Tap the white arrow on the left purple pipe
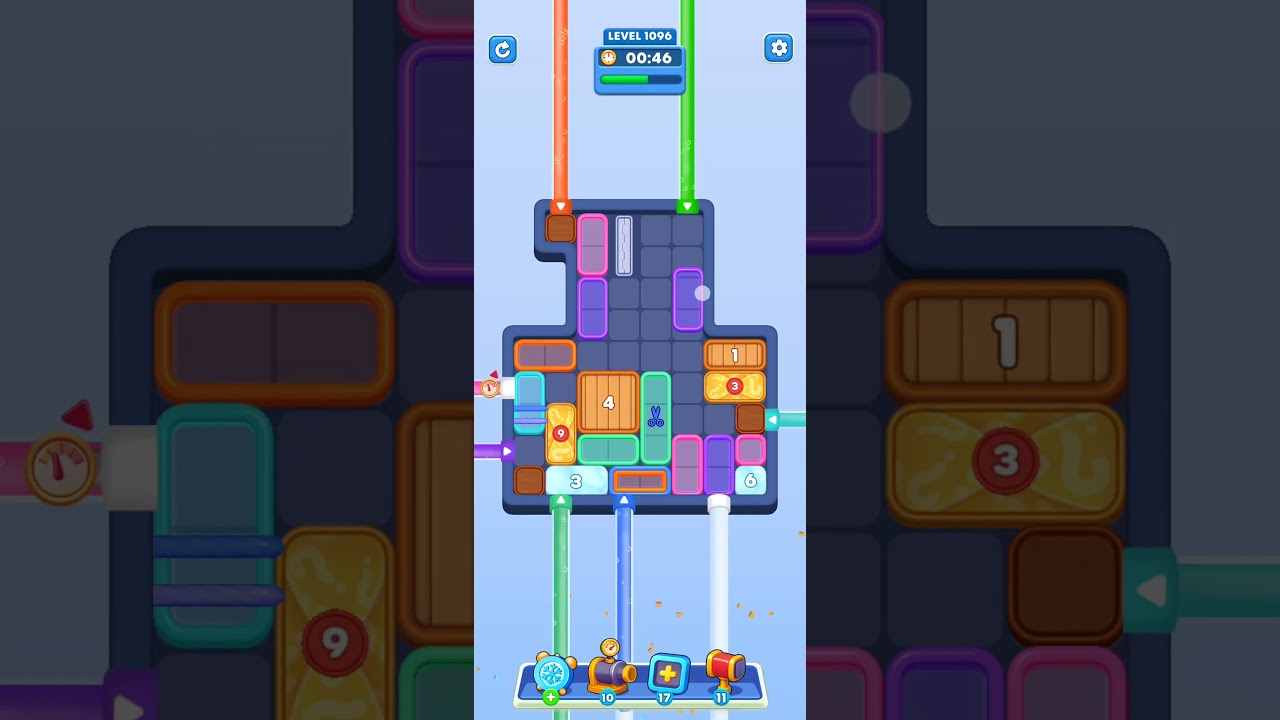1280x720 pixels. pos(509,451)
